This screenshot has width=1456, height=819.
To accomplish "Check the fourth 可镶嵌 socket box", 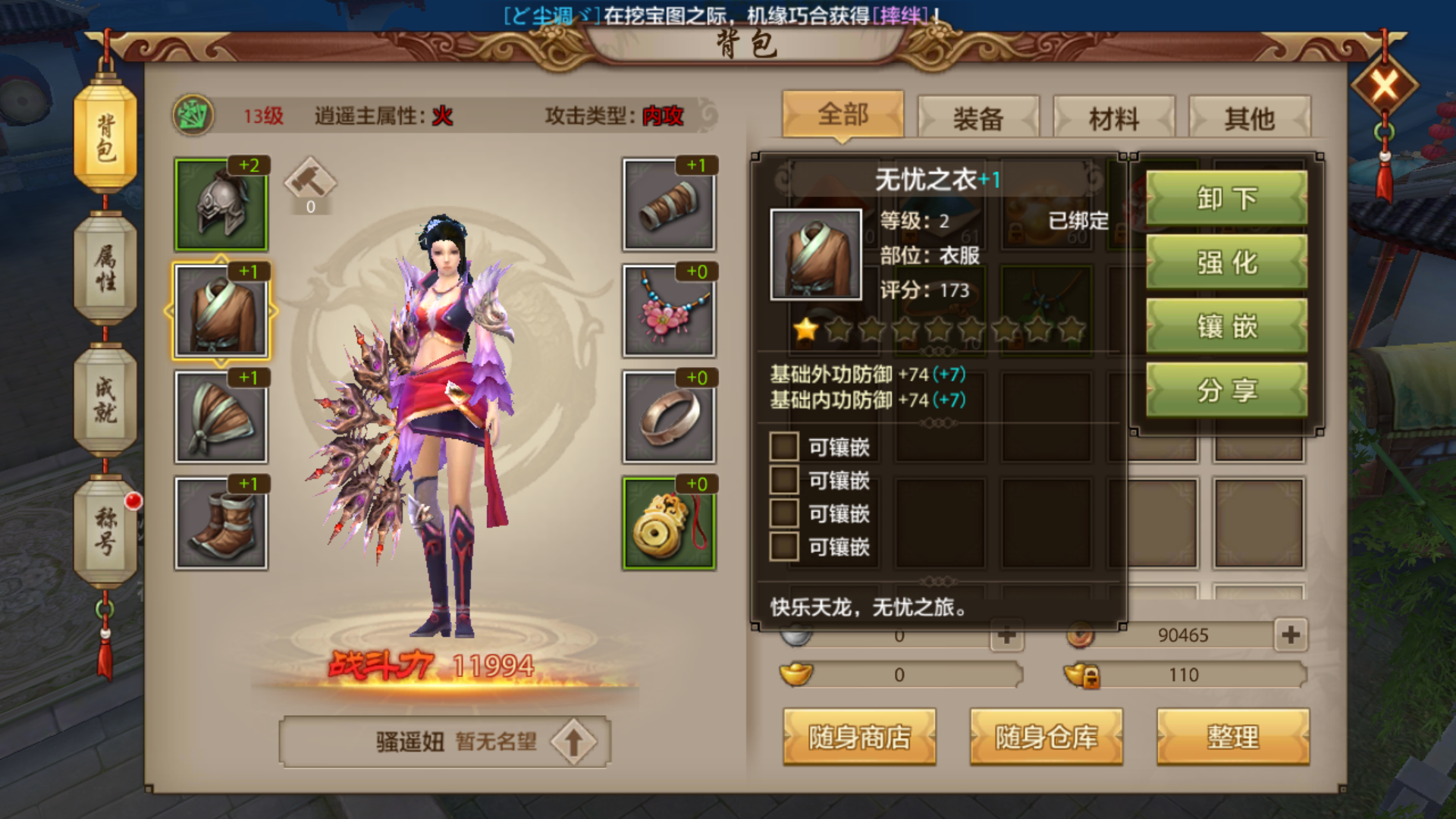I will click(783, 548).
